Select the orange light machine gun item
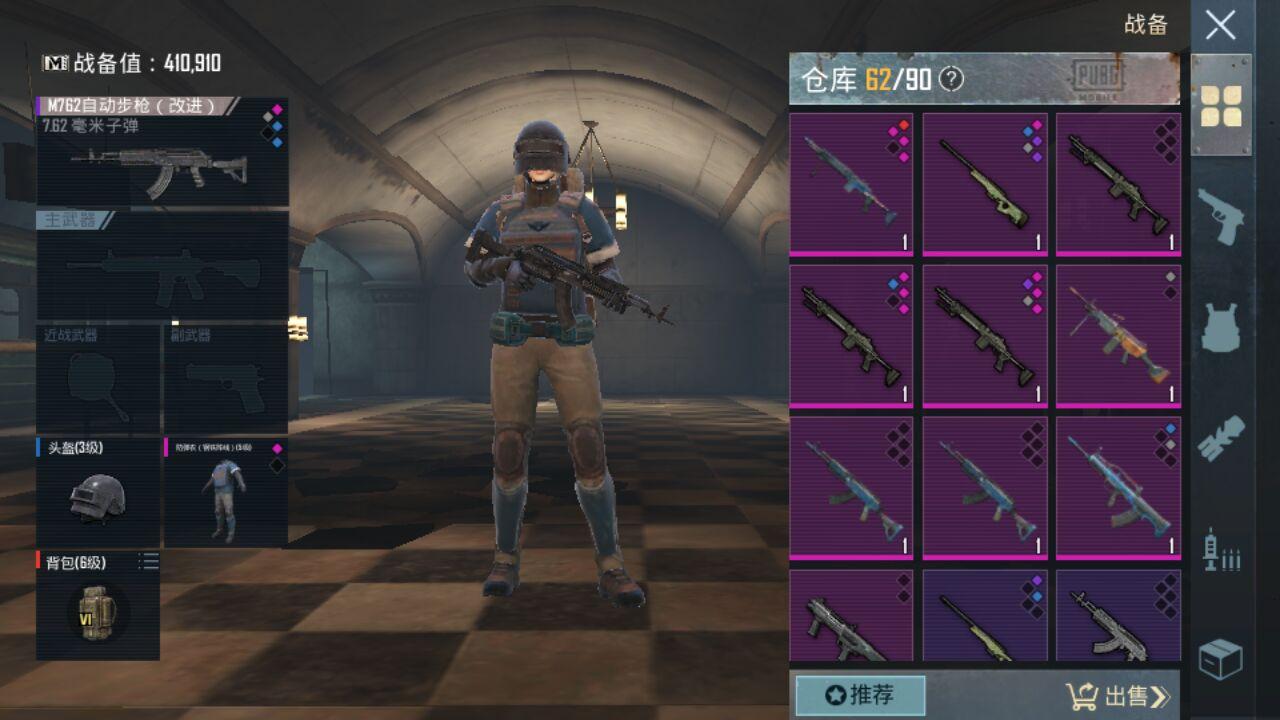This screenshot has height=720, width=1280. (x=1118, y=335)
